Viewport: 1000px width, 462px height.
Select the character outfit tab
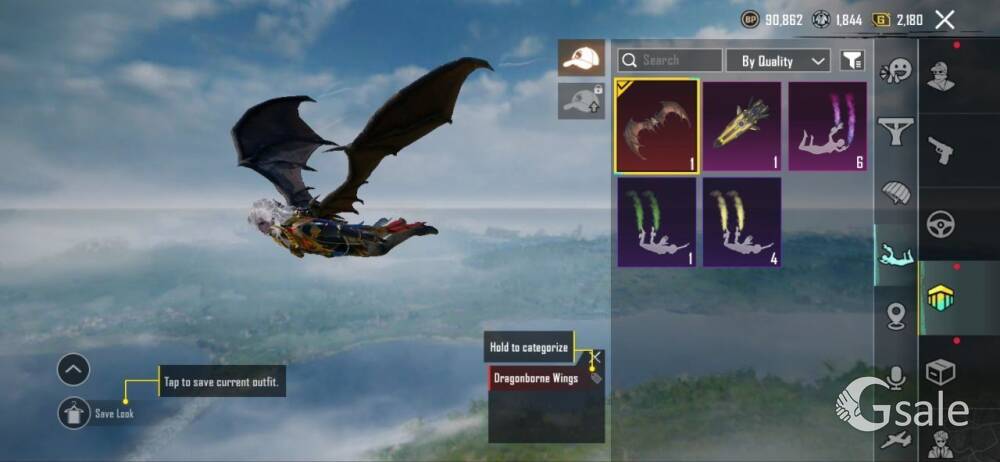coord(940,77)
